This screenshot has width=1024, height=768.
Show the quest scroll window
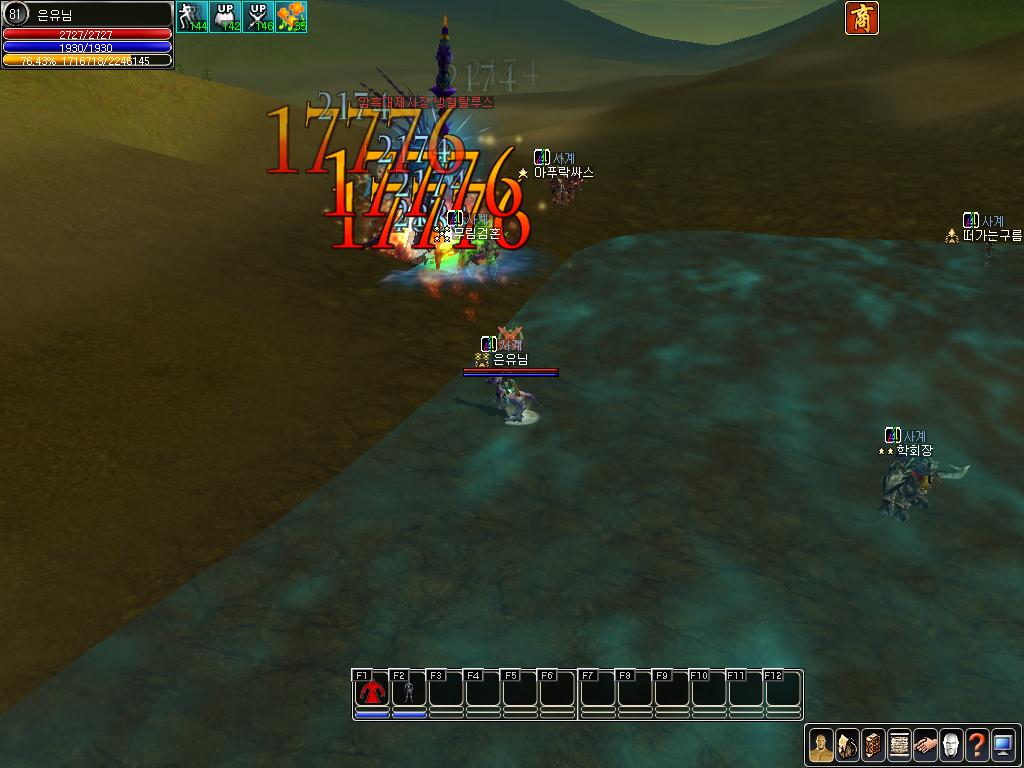click(x=899, y=744)
